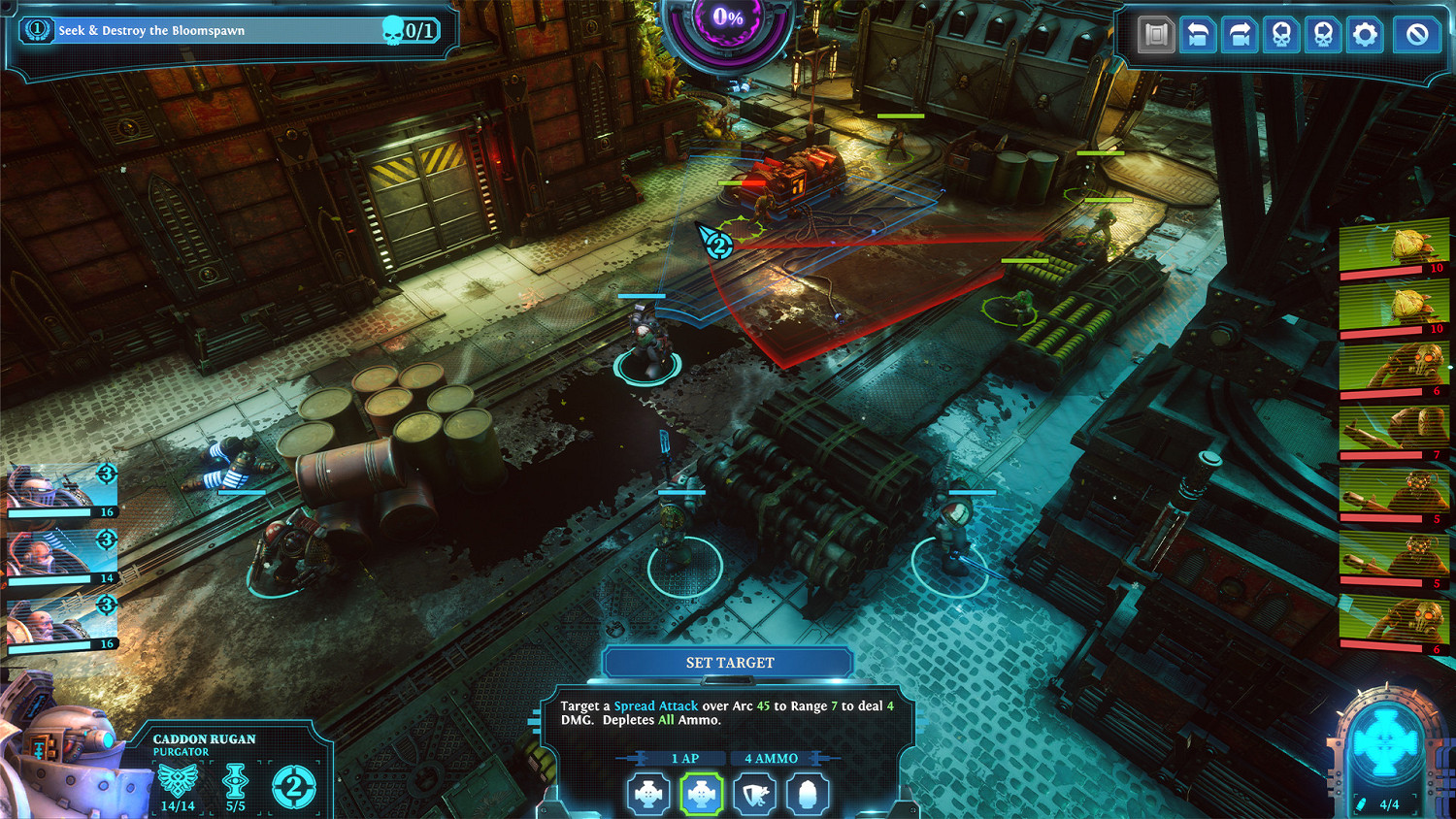The image size is (1456, 819).
Task: Click the undo camera arrow icon
Action: coord(1198,34)
